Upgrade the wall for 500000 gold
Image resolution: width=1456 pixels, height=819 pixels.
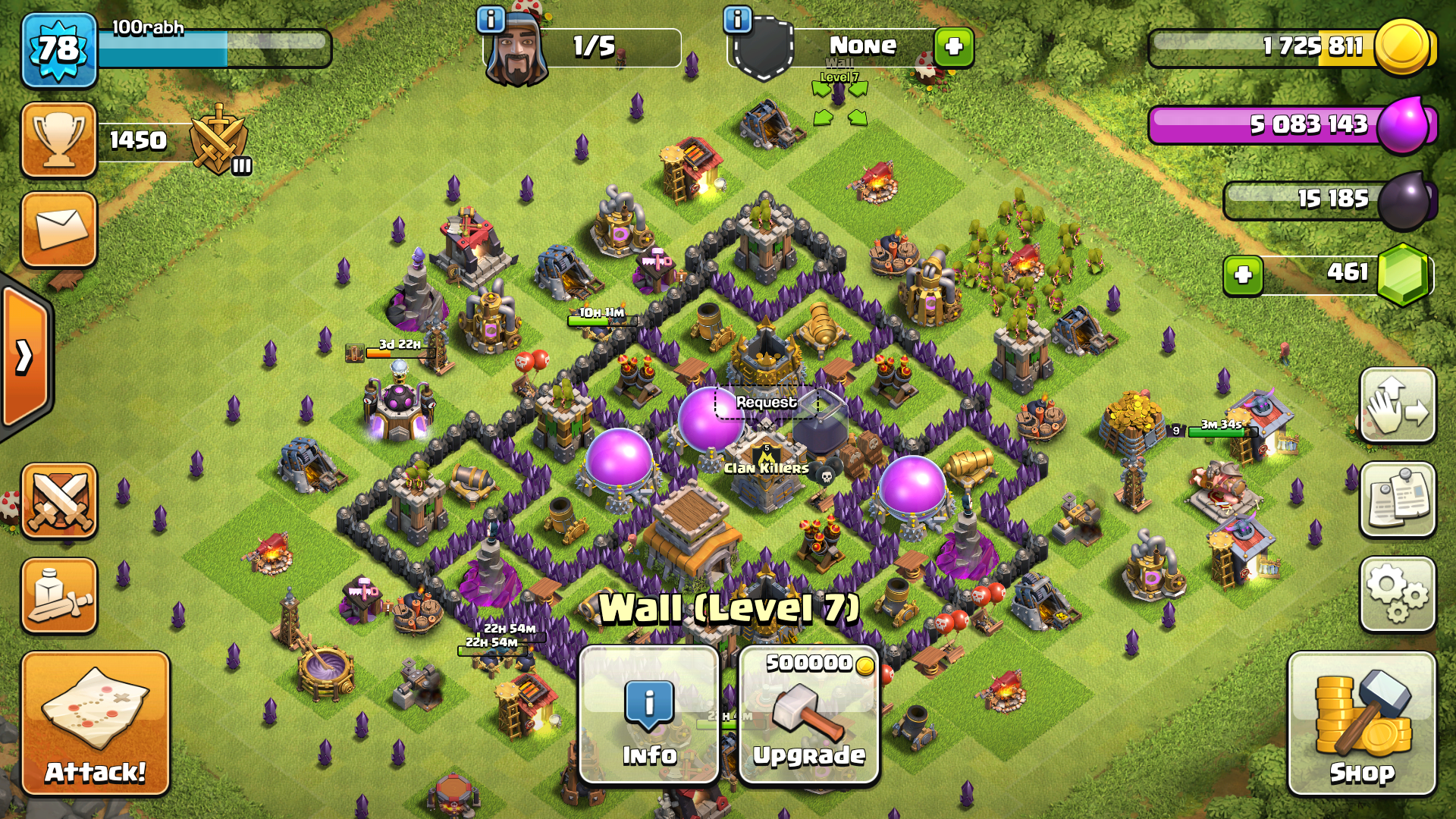809,714
